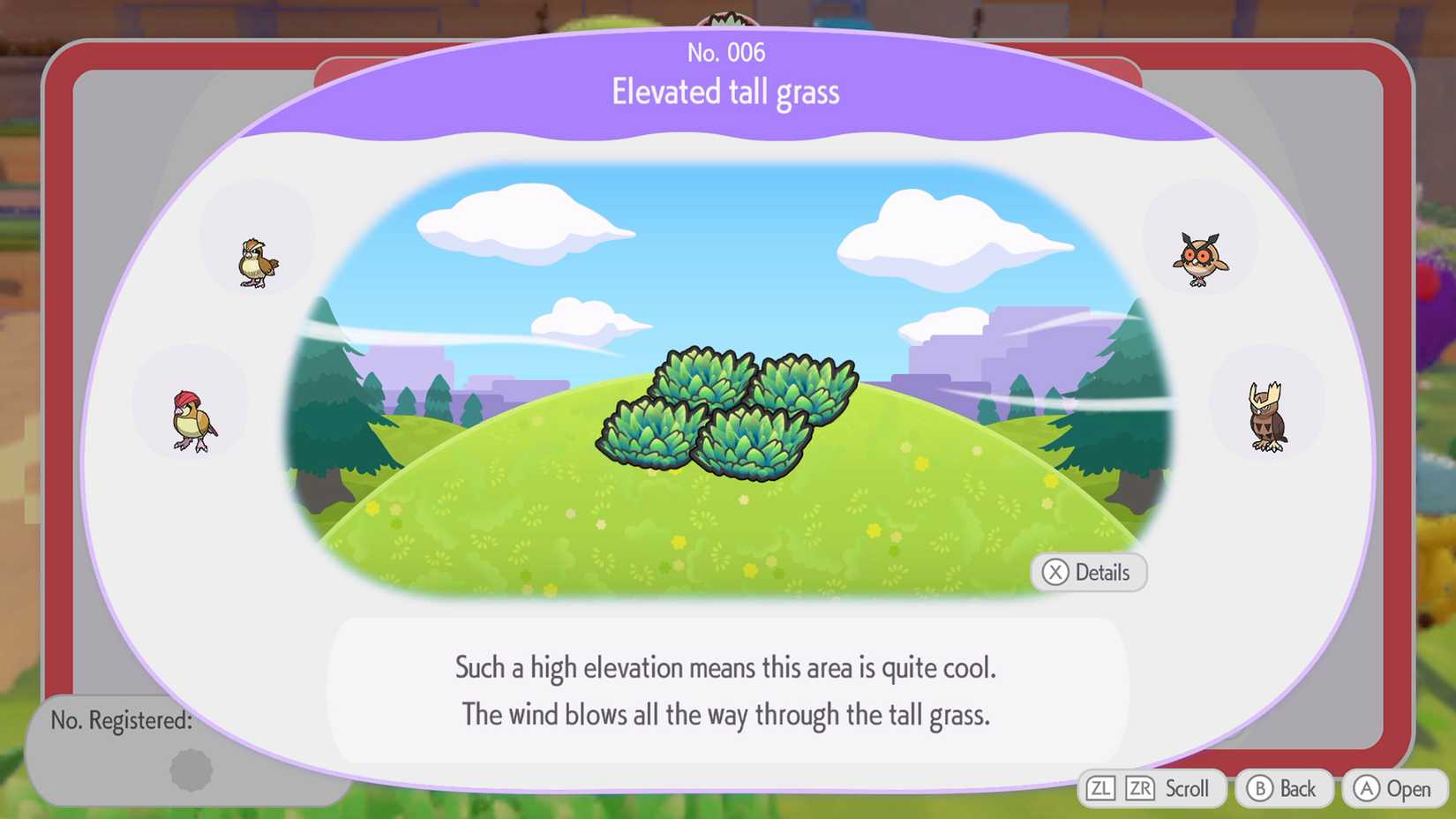This screenshot has width=1456, height=819.
Task: Click the habitat description text area
Action: click(x=725, y=691)
